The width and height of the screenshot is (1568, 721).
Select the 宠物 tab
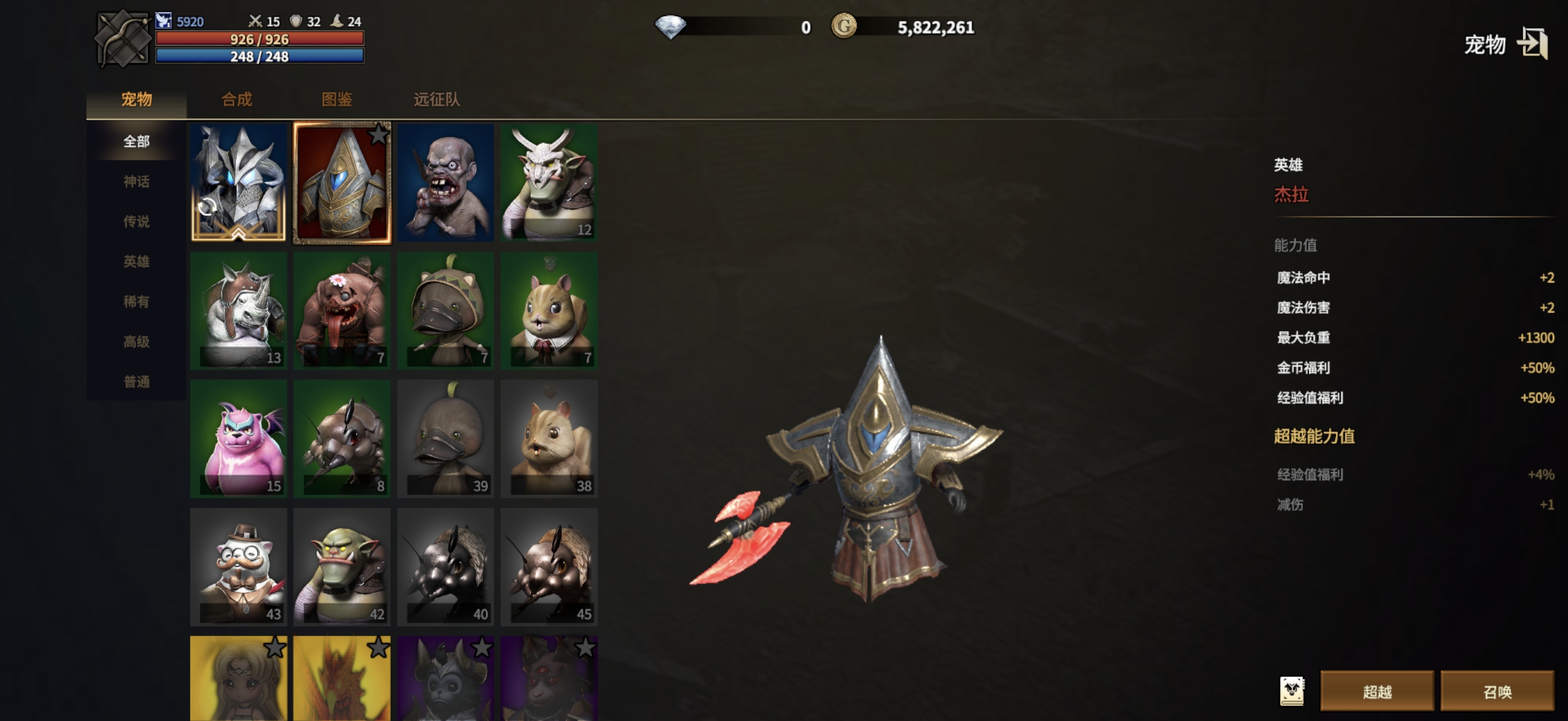tap(136, 99)
